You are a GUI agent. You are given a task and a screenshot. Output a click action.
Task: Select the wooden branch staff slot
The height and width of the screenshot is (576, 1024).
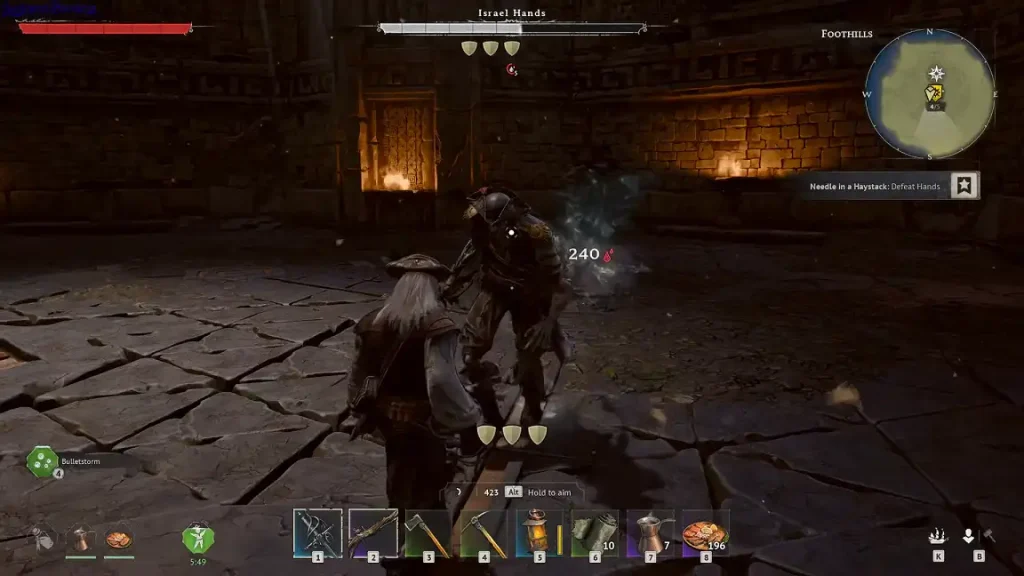[373, 532]
